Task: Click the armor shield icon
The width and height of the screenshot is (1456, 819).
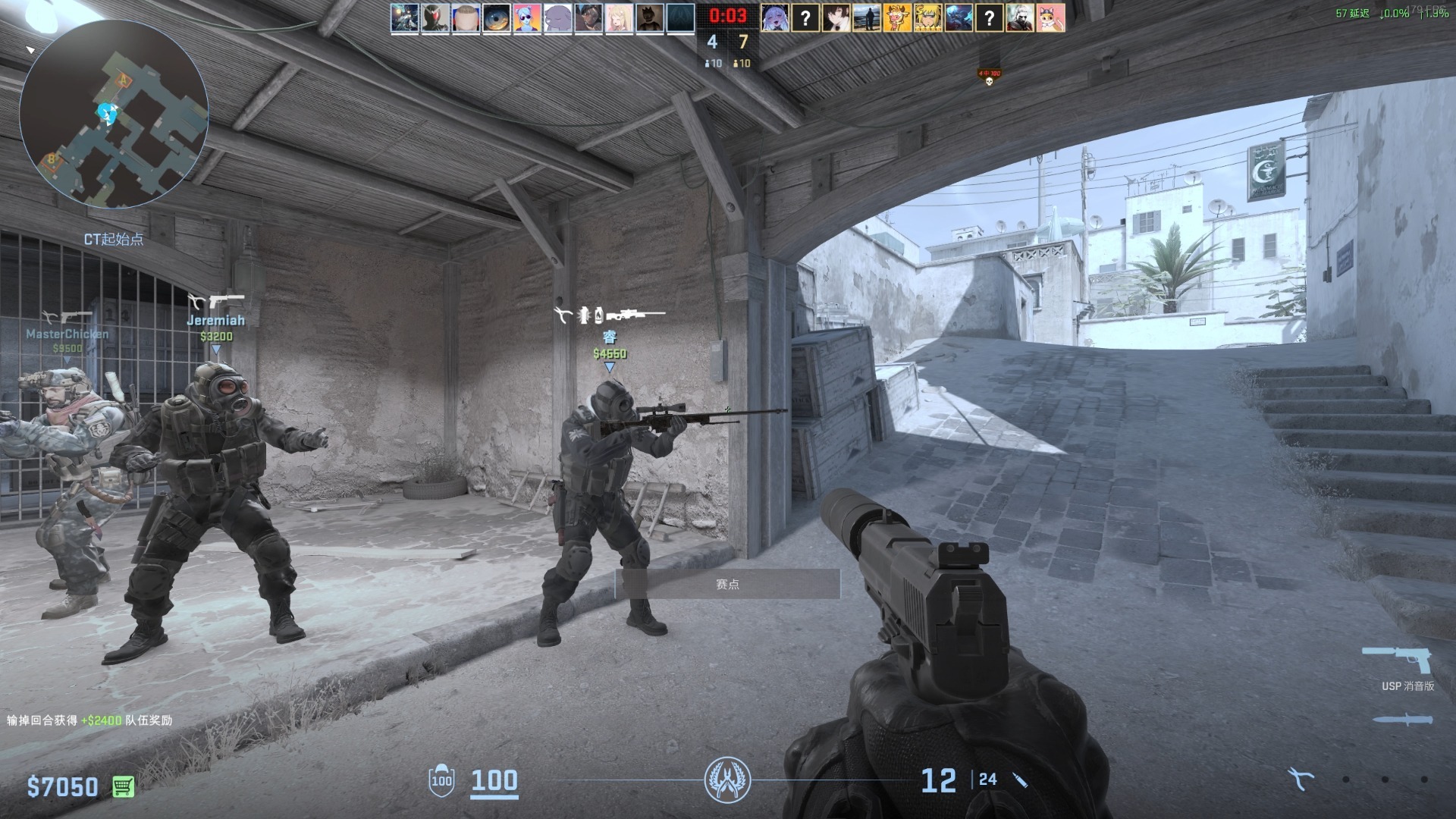Action: click(441, 780)
